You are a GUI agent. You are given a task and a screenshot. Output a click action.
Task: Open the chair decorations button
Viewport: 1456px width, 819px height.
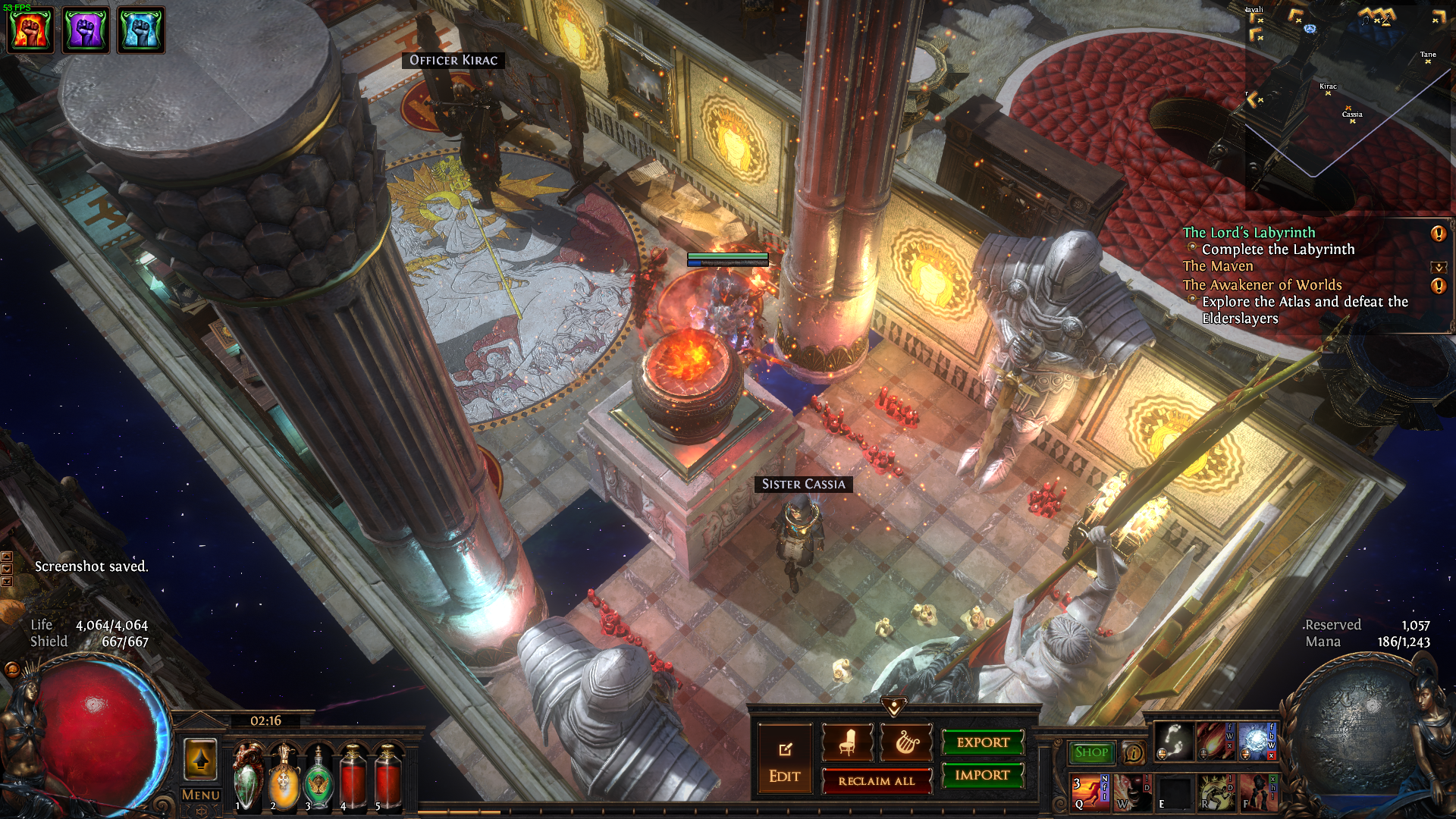pyautogui.click(x=847, y=742)
